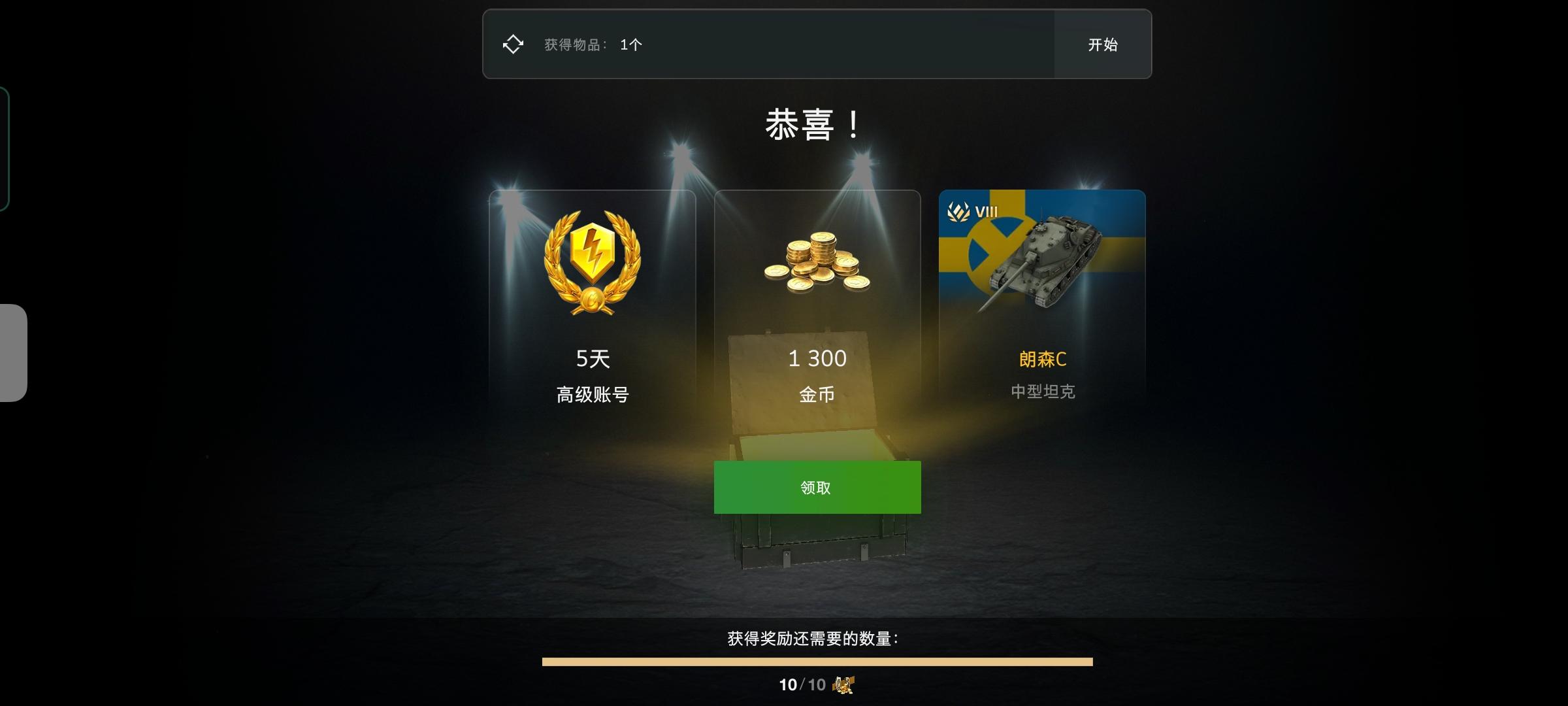Click the golden progress bar near 获得奖励还需要的数量

point(816,662)
